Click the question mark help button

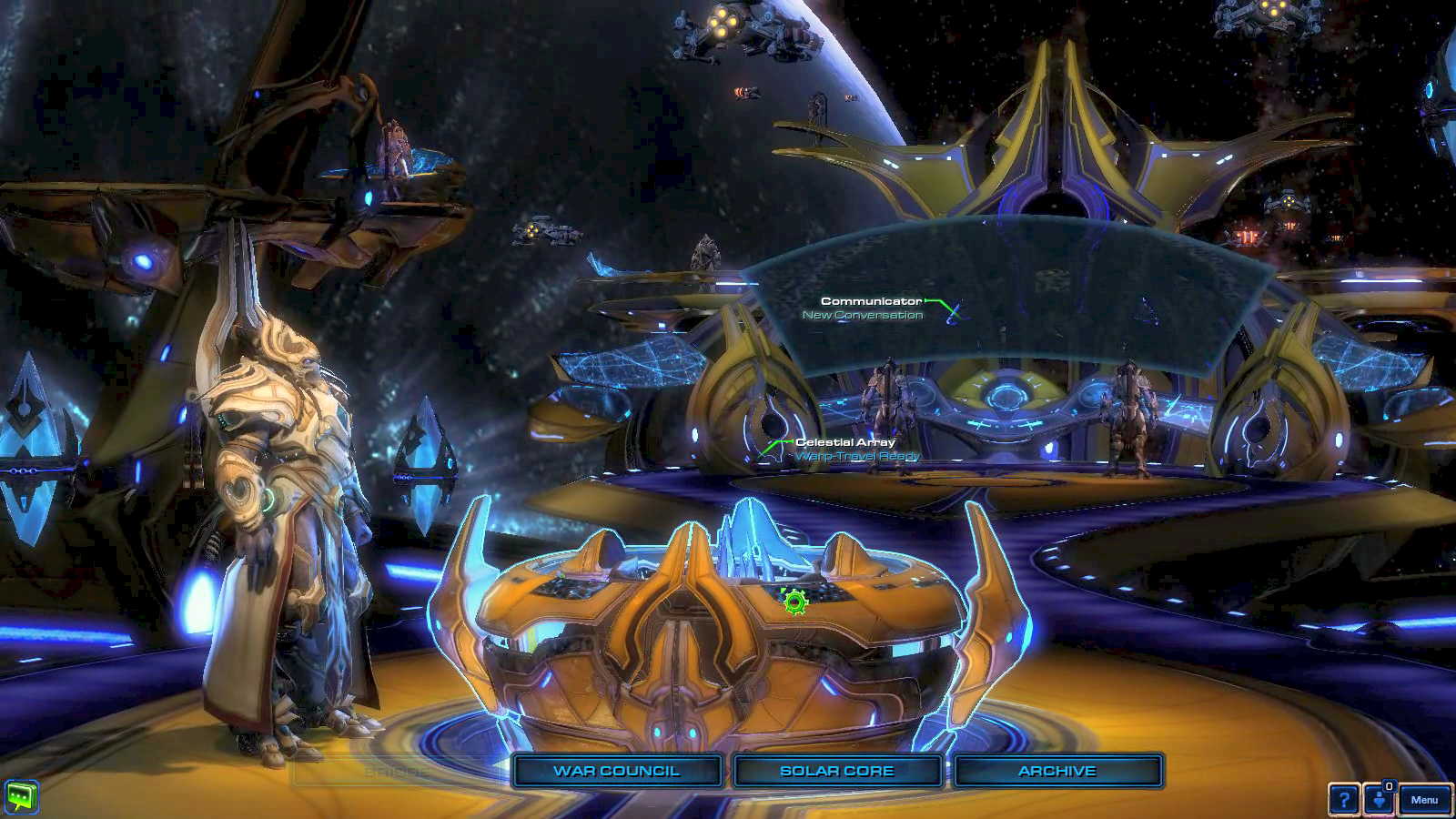coord(1344,800)
